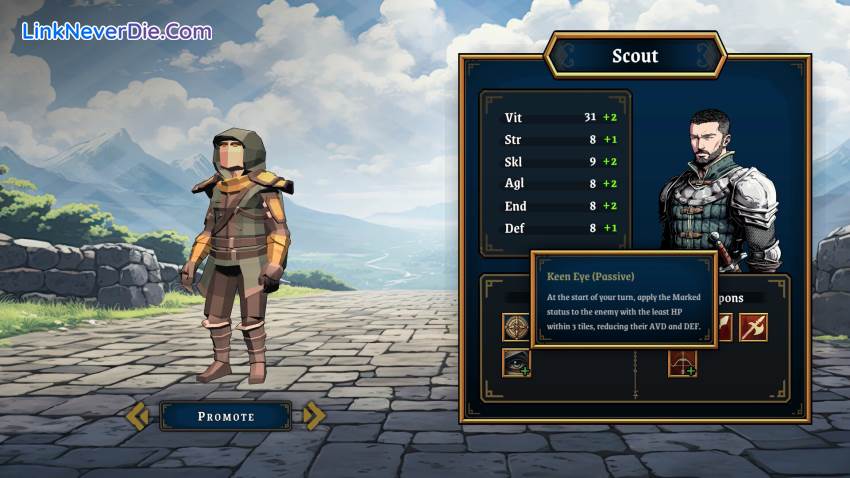Click the Scout character portrait

point(719,190)
